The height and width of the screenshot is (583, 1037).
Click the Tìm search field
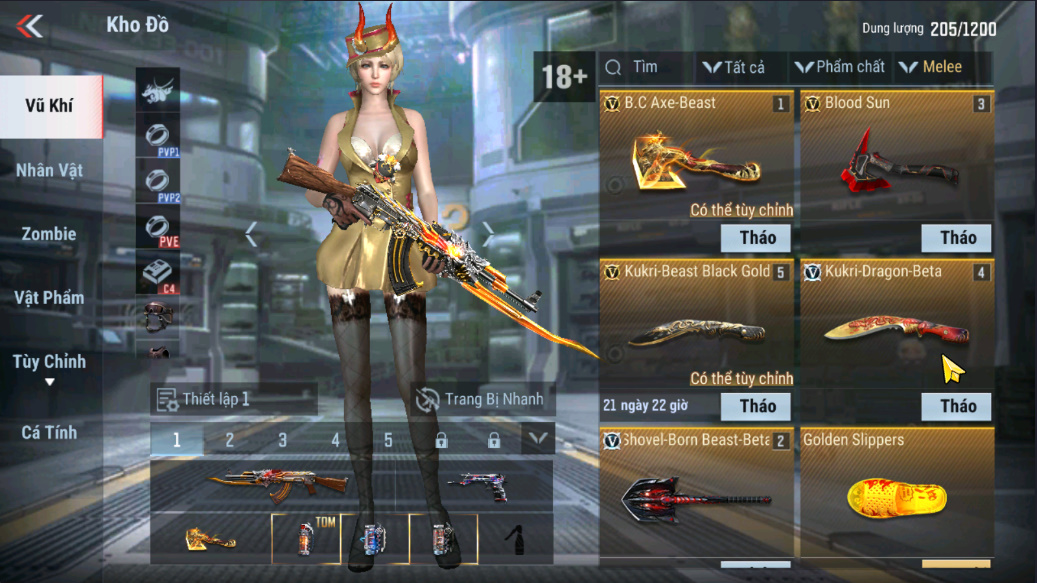(645, 67)
